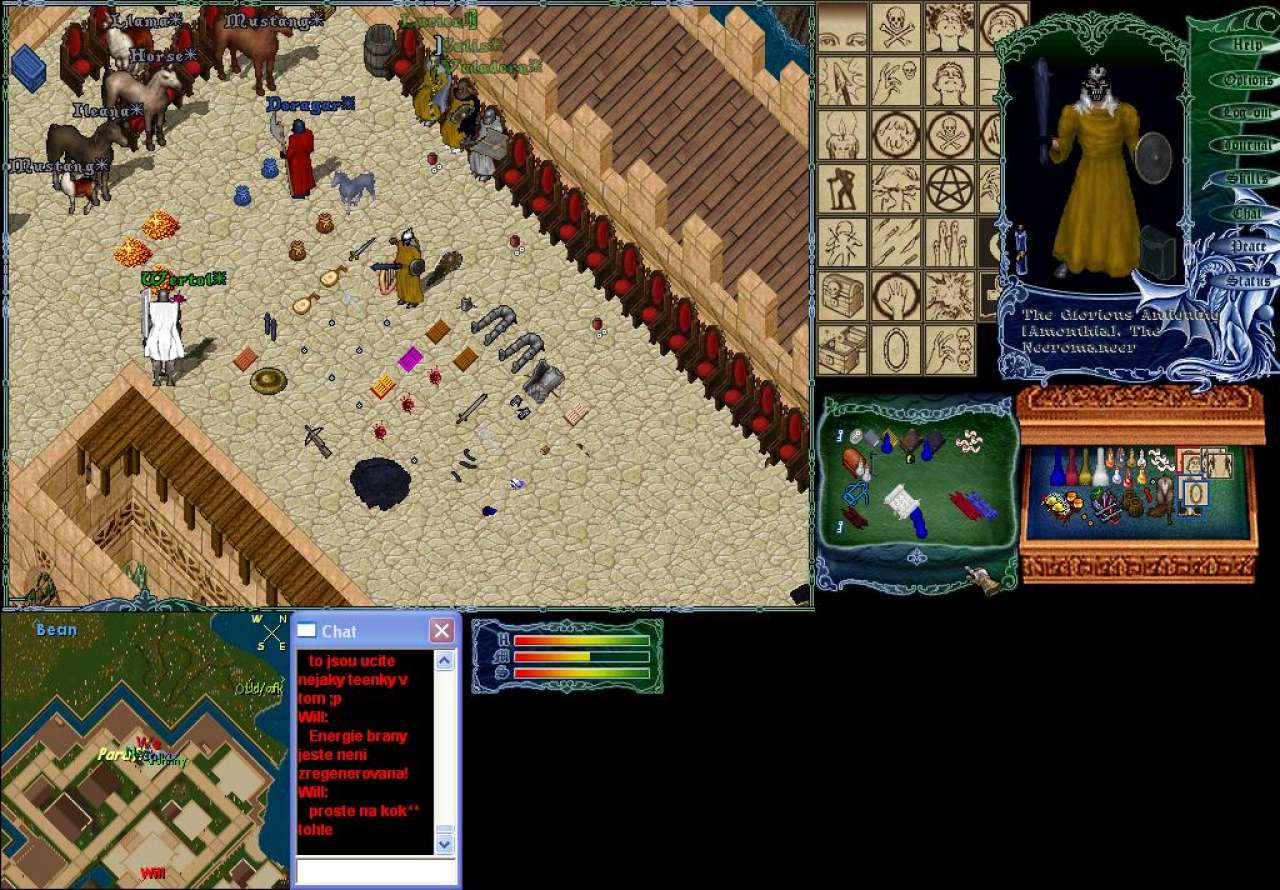Open the Options menu
The image size is (1280, 890).
[x=1246, y=79]
